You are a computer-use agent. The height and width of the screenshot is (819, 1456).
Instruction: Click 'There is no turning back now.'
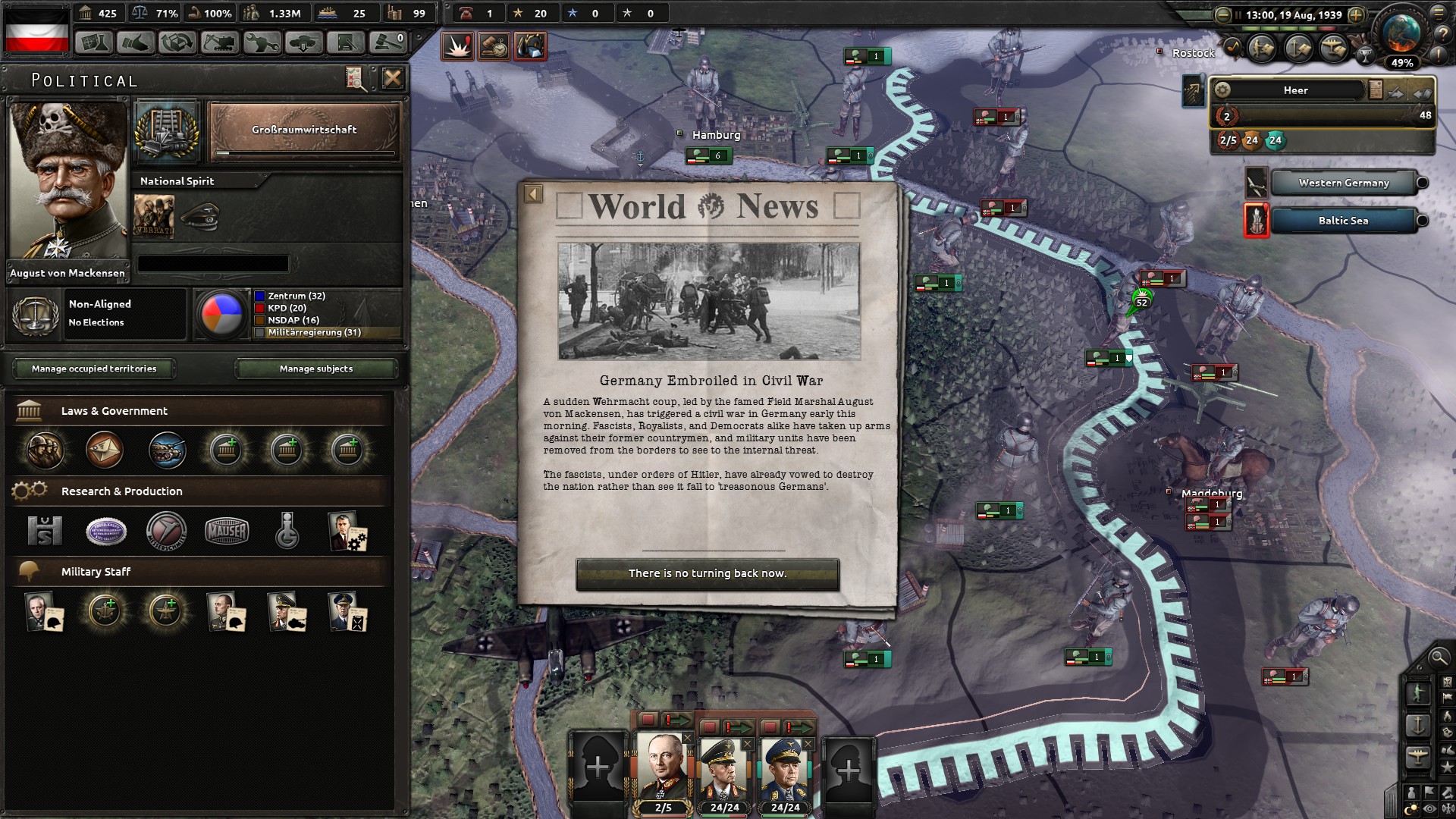click(x=708, y=574)
